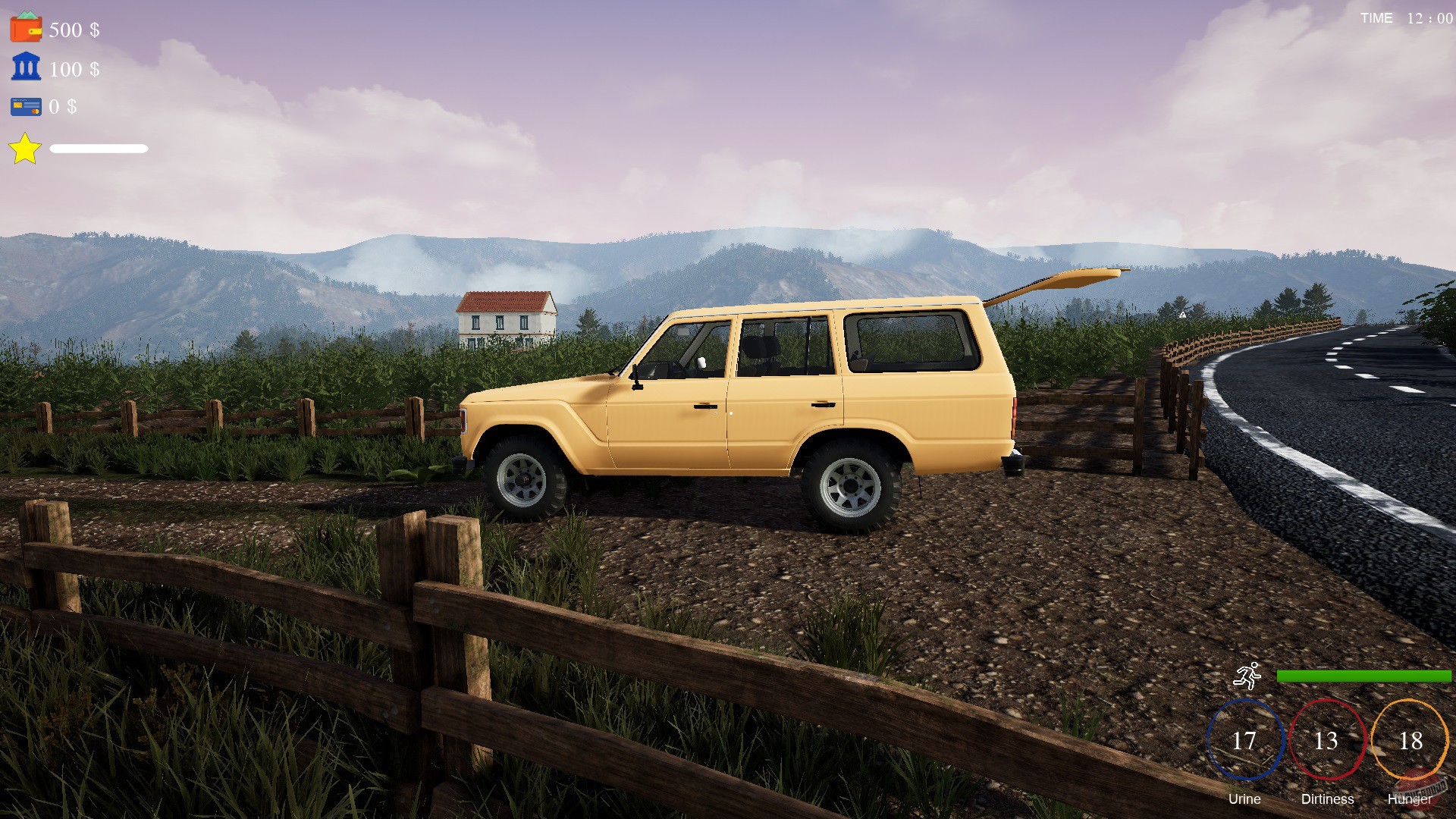Click the 500 $ wallet amount text

tap(74, 30)
